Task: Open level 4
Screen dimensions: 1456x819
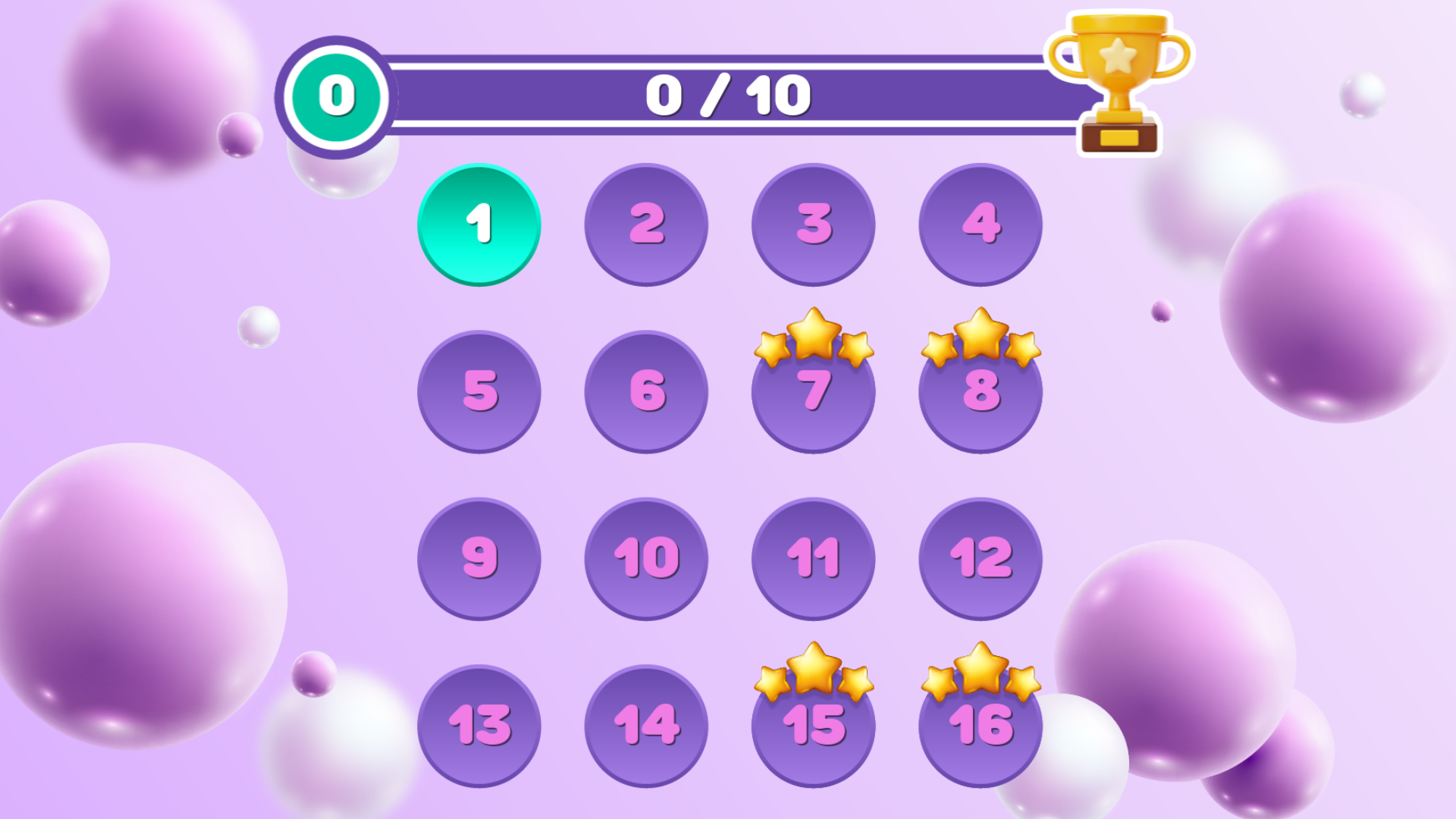Action: pyautogui.click(x=980, y=224)
